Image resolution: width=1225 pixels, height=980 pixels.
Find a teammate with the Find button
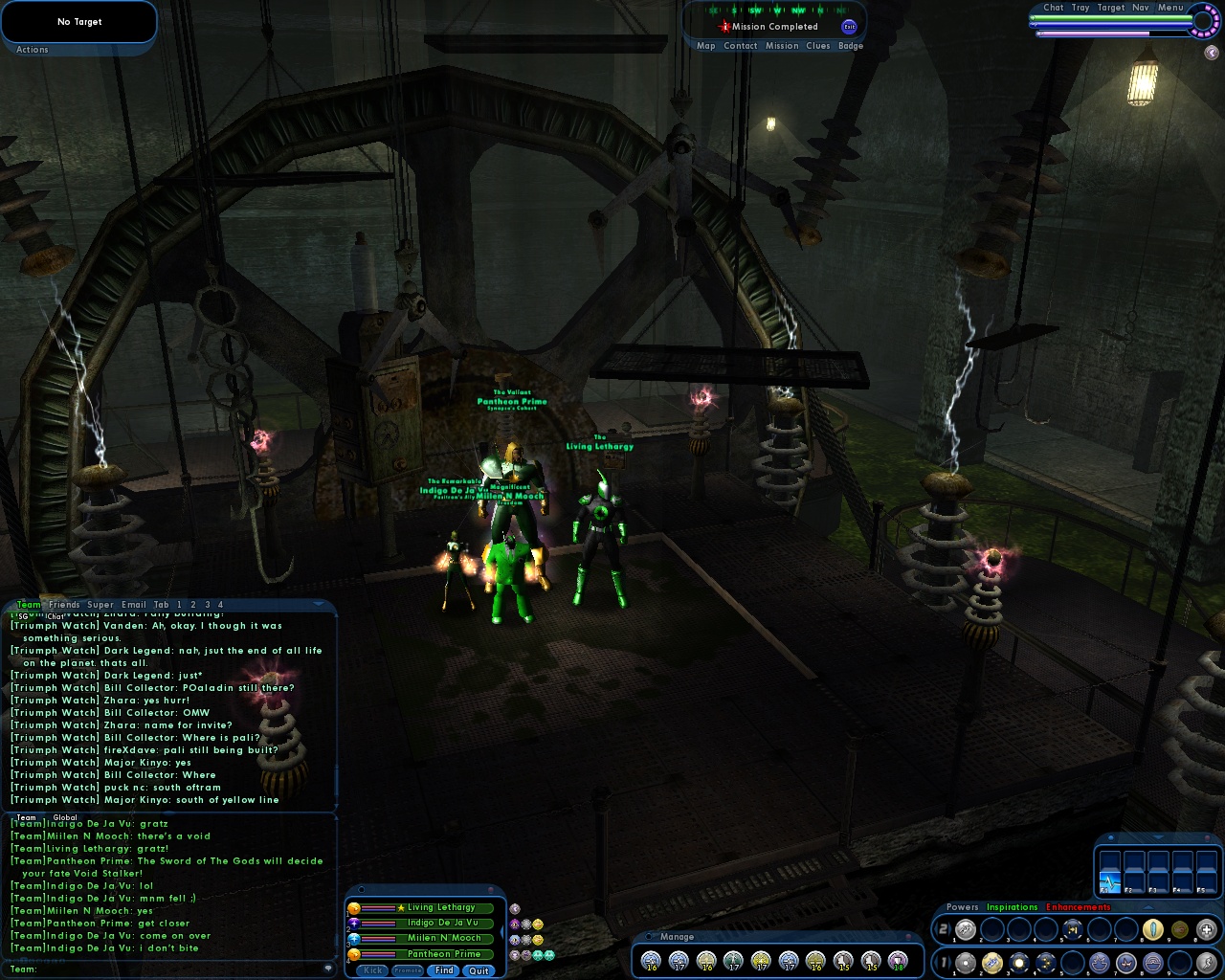pyautogui.click(x=444, y=970)
